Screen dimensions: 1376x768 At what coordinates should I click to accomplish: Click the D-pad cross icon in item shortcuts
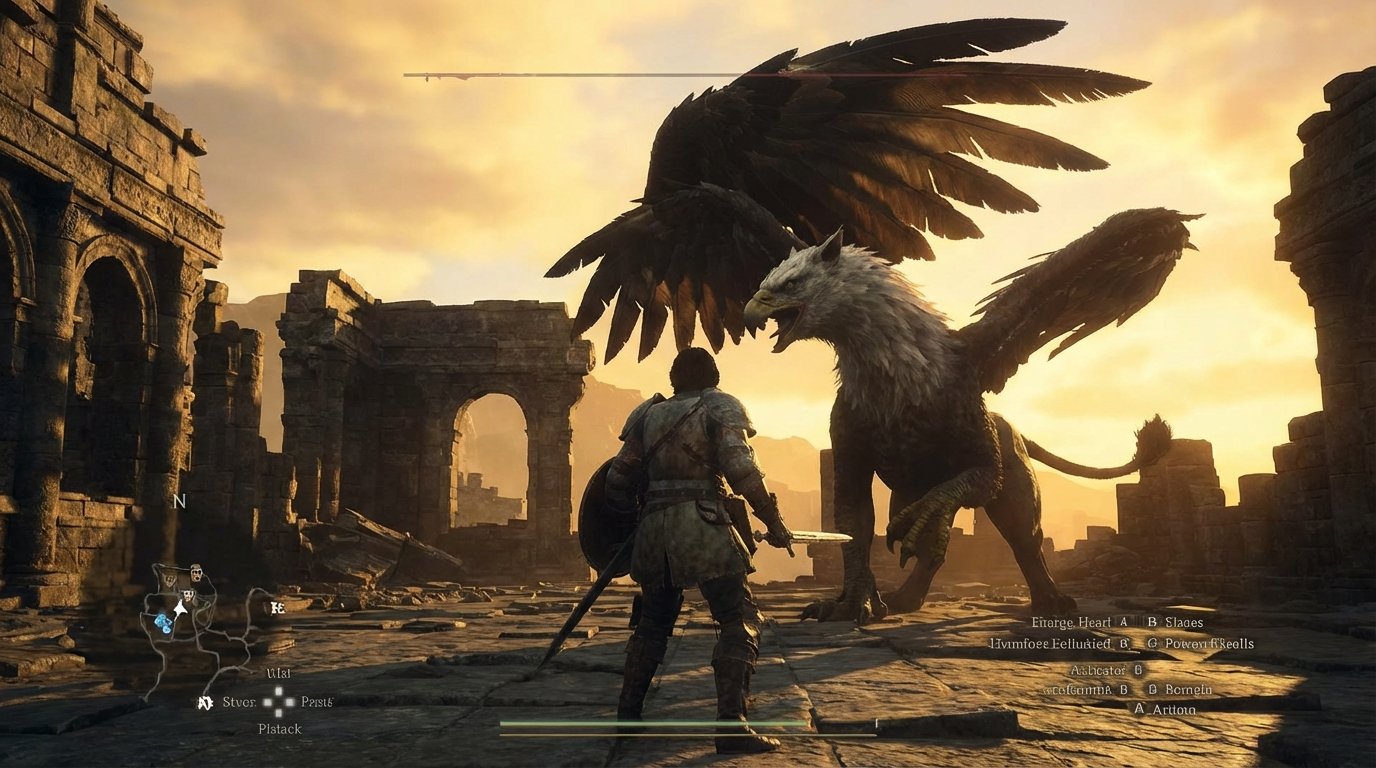(x=278, y=702)
